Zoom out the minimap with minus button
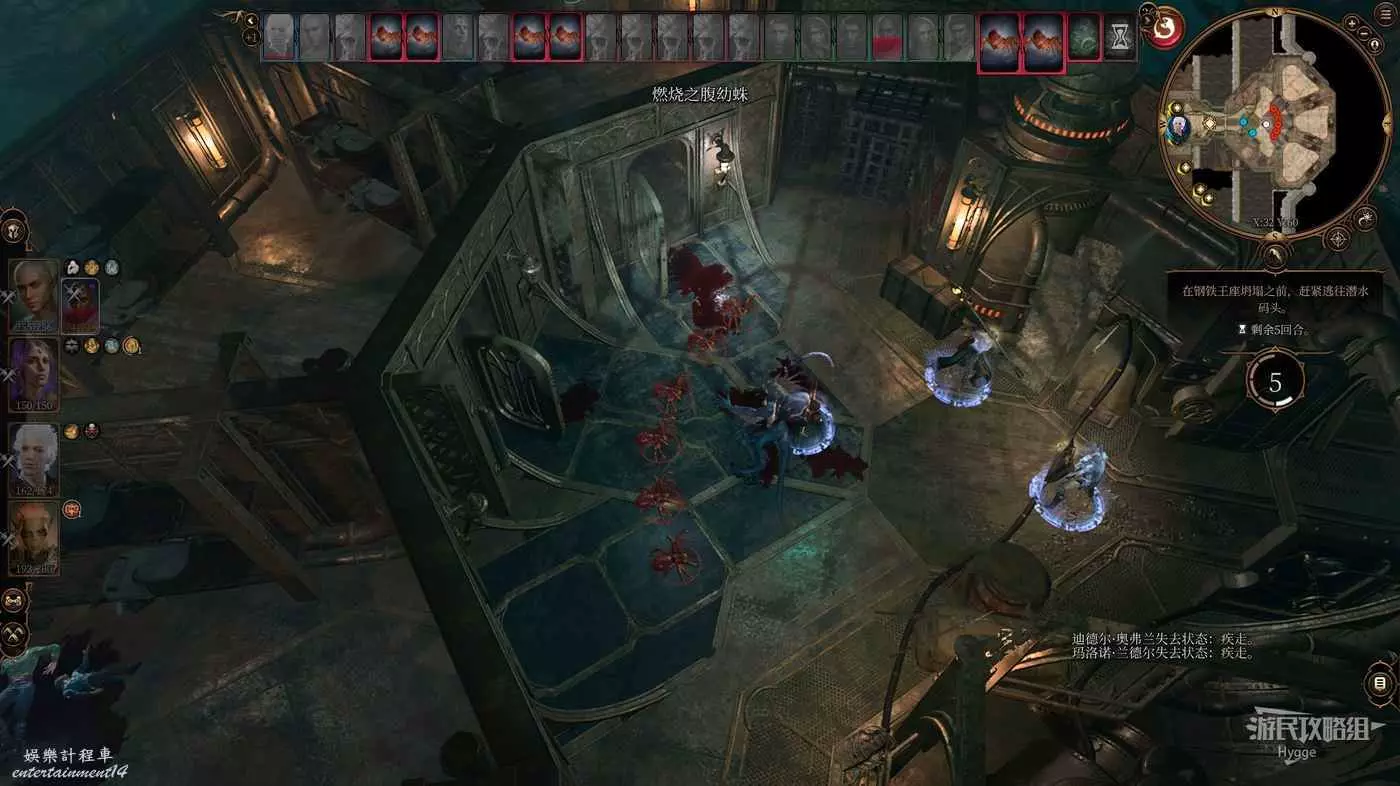The image size is (1400, 786). pos(1364,33)
